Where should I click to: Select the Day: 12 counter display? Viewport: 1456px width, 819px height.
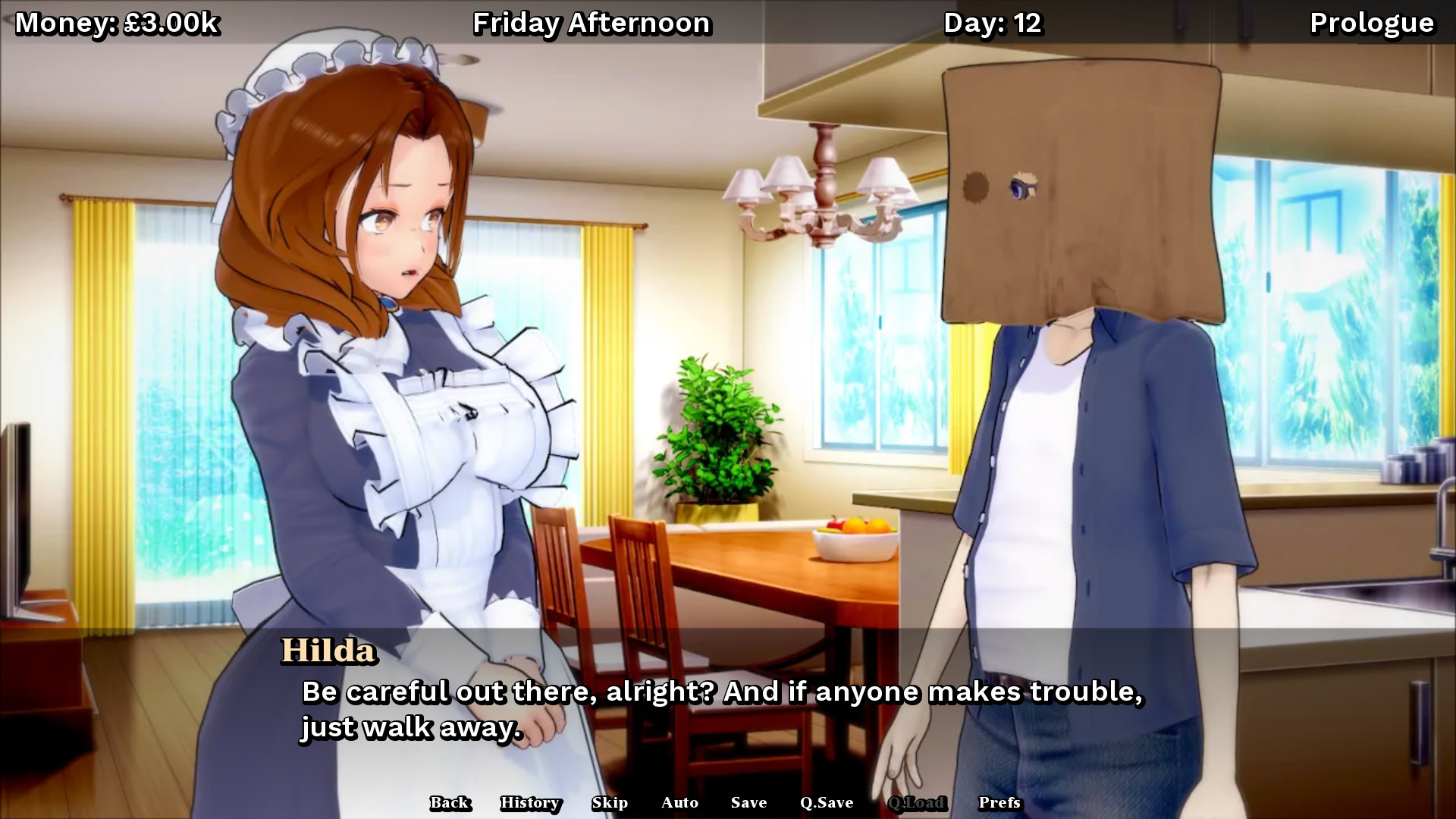tap(993, 23)
